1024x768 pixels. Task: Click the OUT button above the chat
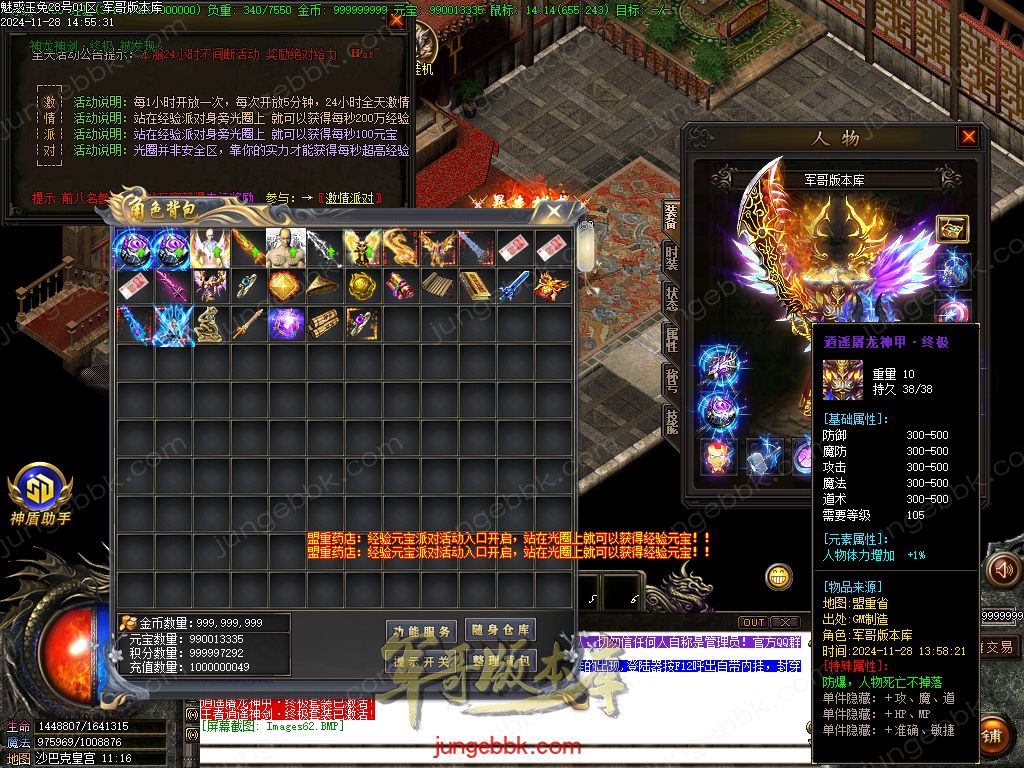[753, 622]
